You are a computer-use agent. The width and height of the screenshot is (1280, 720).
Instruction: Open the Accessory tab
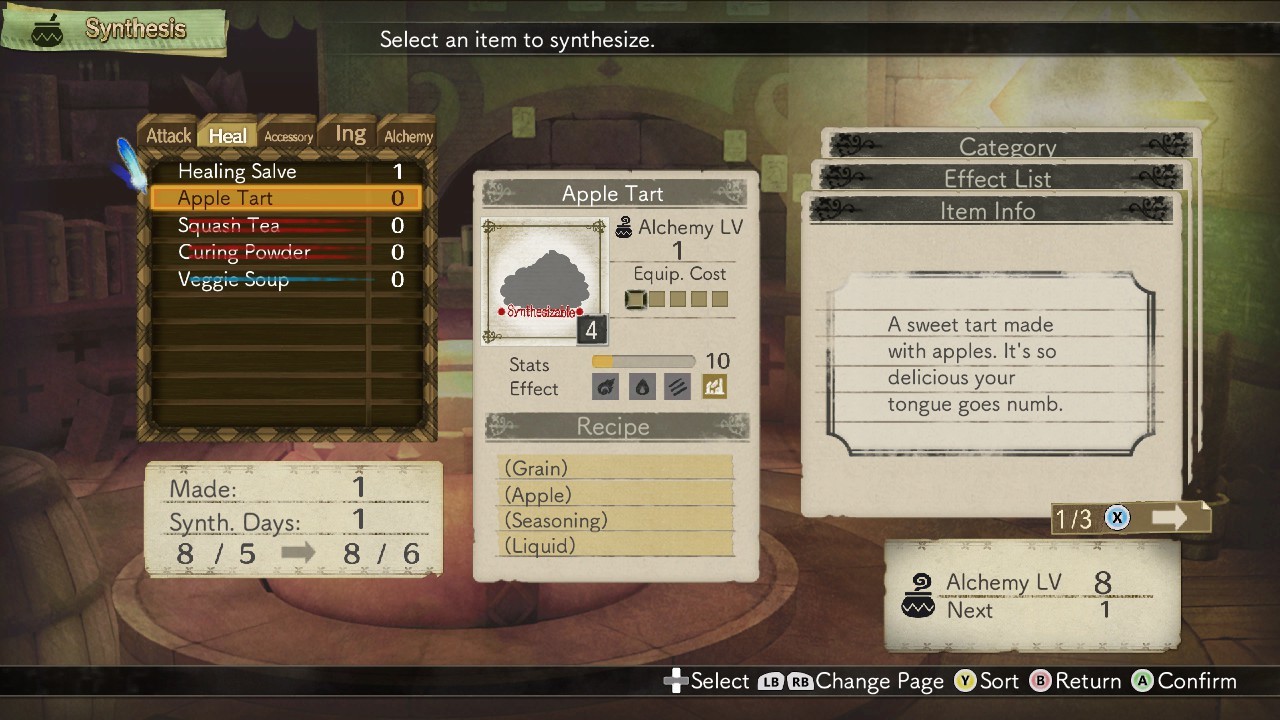click(x=288, y=135)
